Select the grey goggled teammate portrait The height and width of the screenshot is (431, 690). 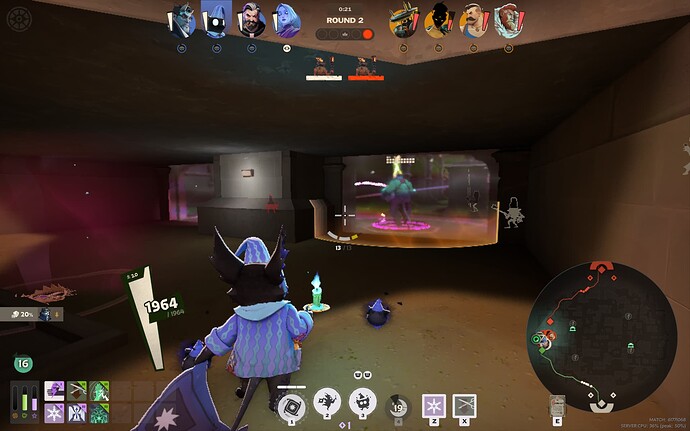click(x=181, y=19)
